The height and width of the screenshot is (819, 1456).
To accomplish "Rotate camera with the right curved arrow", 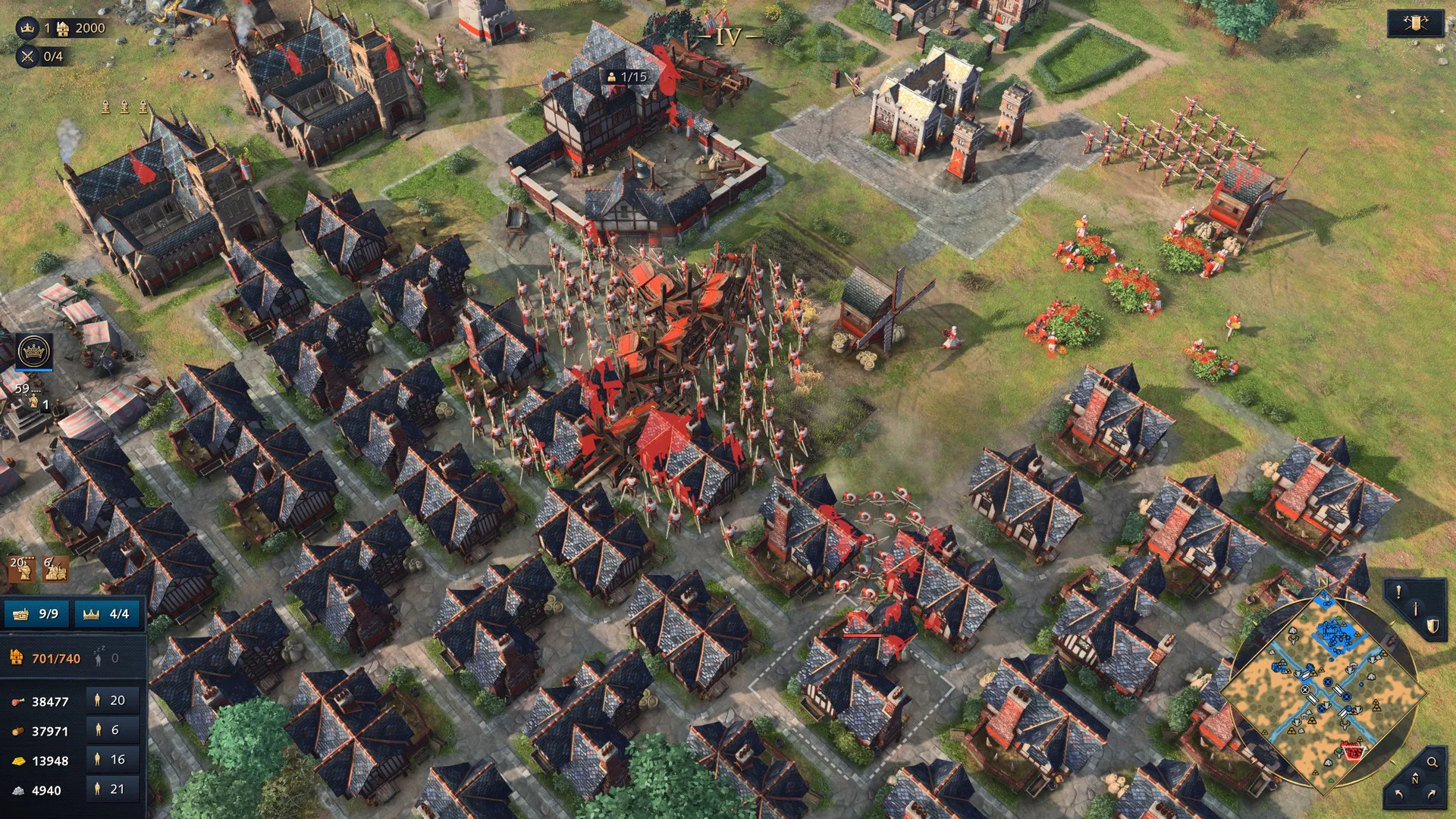I will tap(1432, 794).
